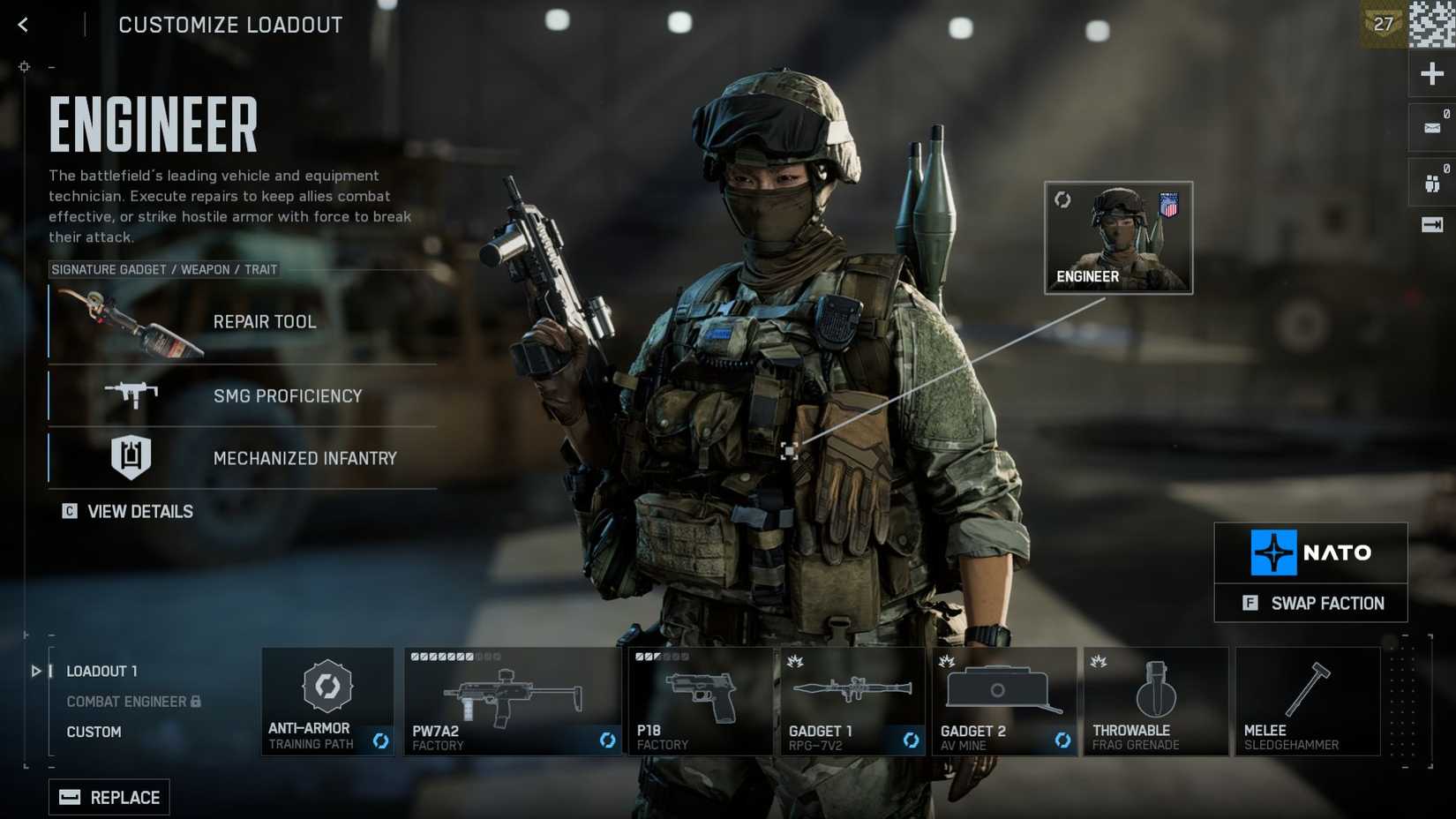Toggle sync on the P18 pistol slot

click(x=761, y=742)
